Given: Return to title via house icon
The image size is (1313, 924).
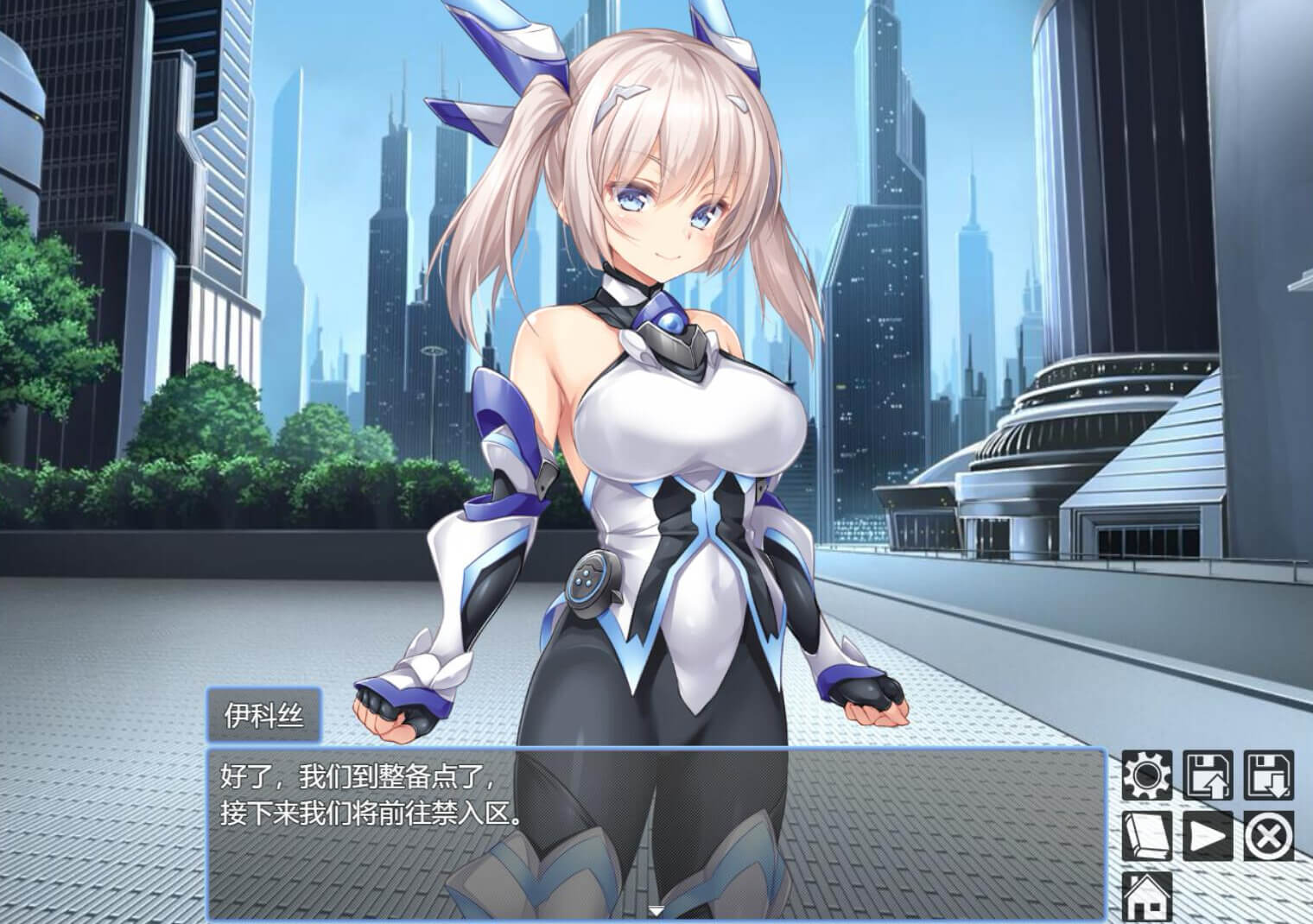Looking at the screenshot, I should tap(1147, 896).
